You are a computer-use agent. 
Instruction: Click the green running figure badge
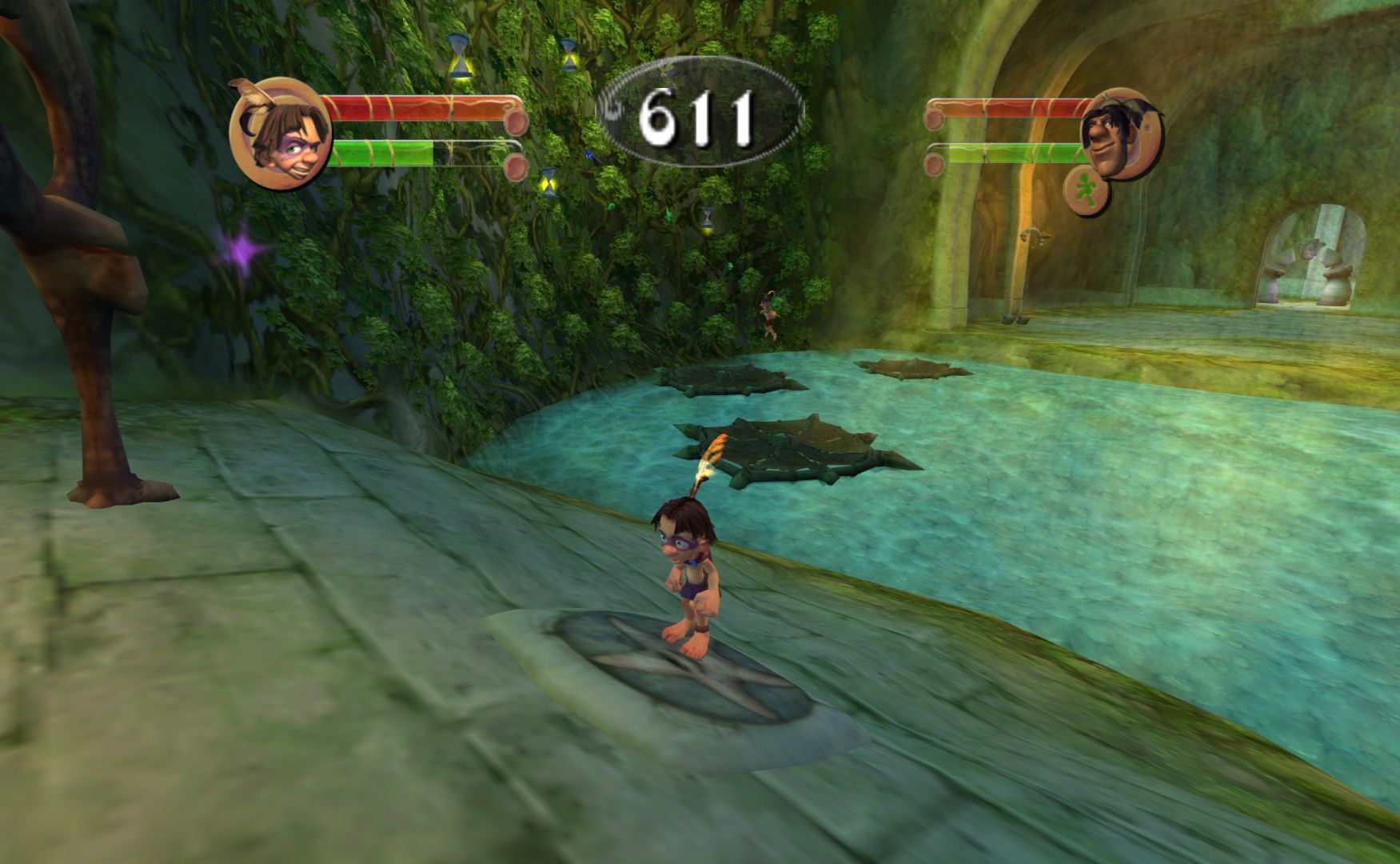coord(1086,194)
